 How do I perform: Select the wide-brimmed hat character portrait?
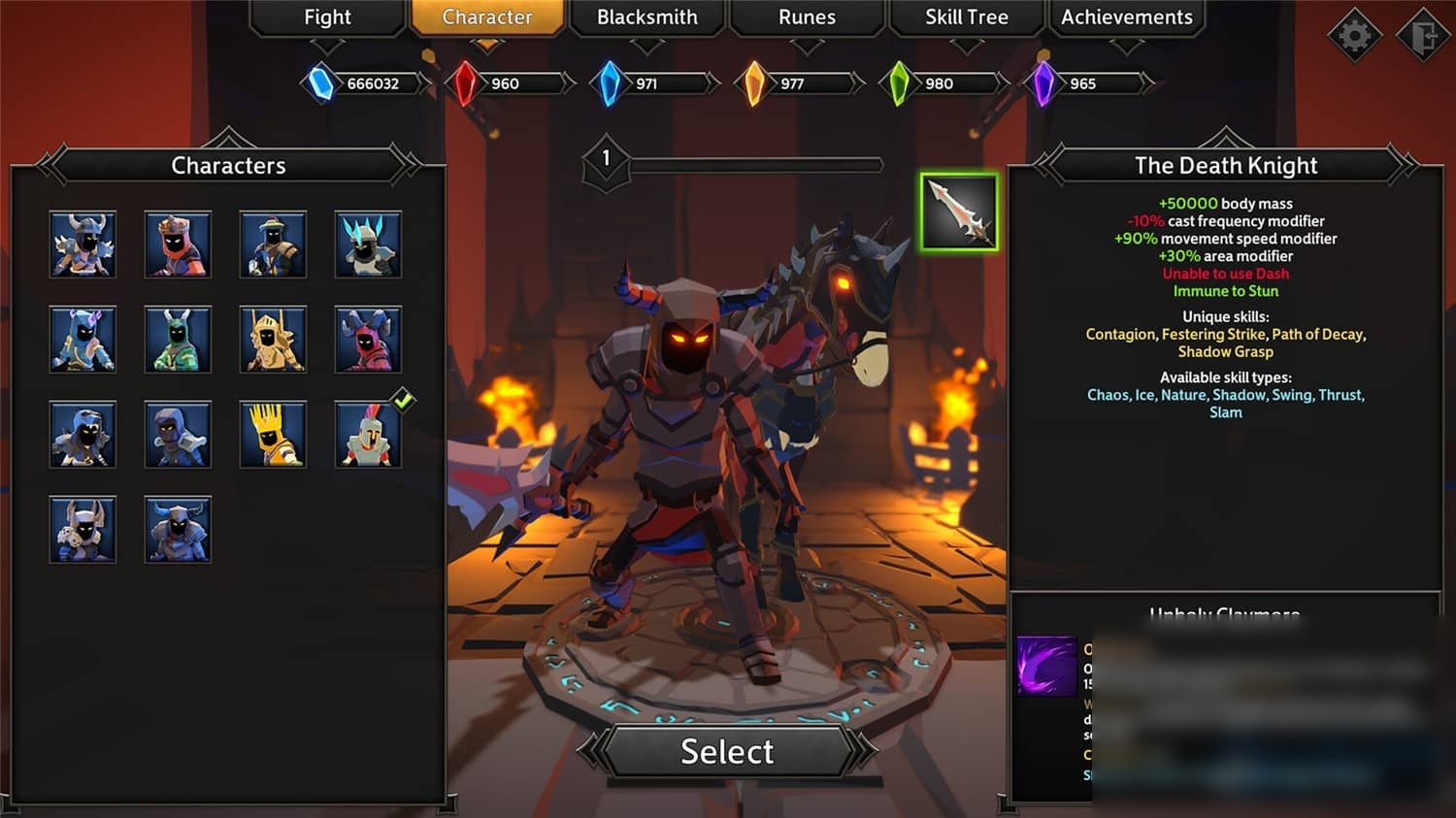coord(273,245)
